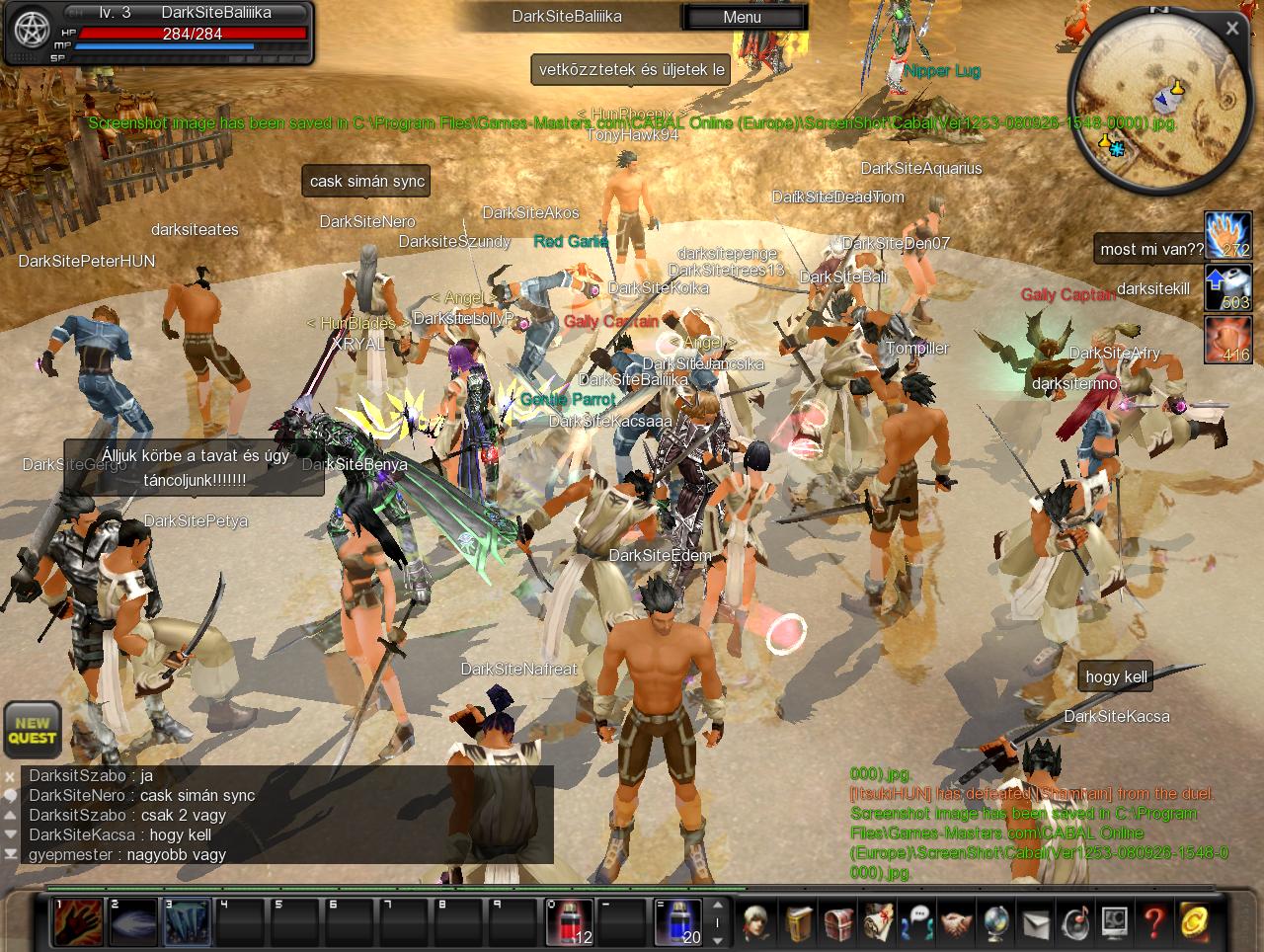Activate the blue blades skill in slot 3
Screen dimensions: 1264x952
tap(186, 921)
